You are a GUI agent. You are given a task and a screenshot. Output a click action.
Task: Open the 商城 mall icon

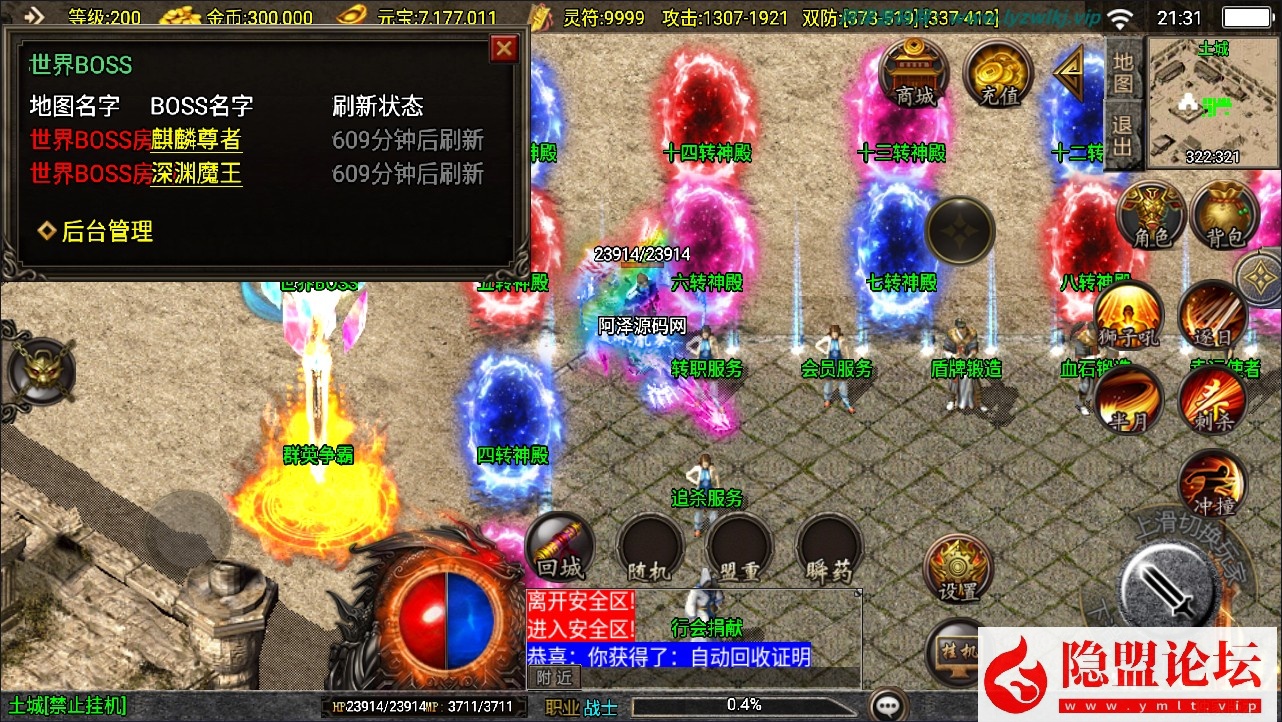pyautogui.click(x=915, y=72)
